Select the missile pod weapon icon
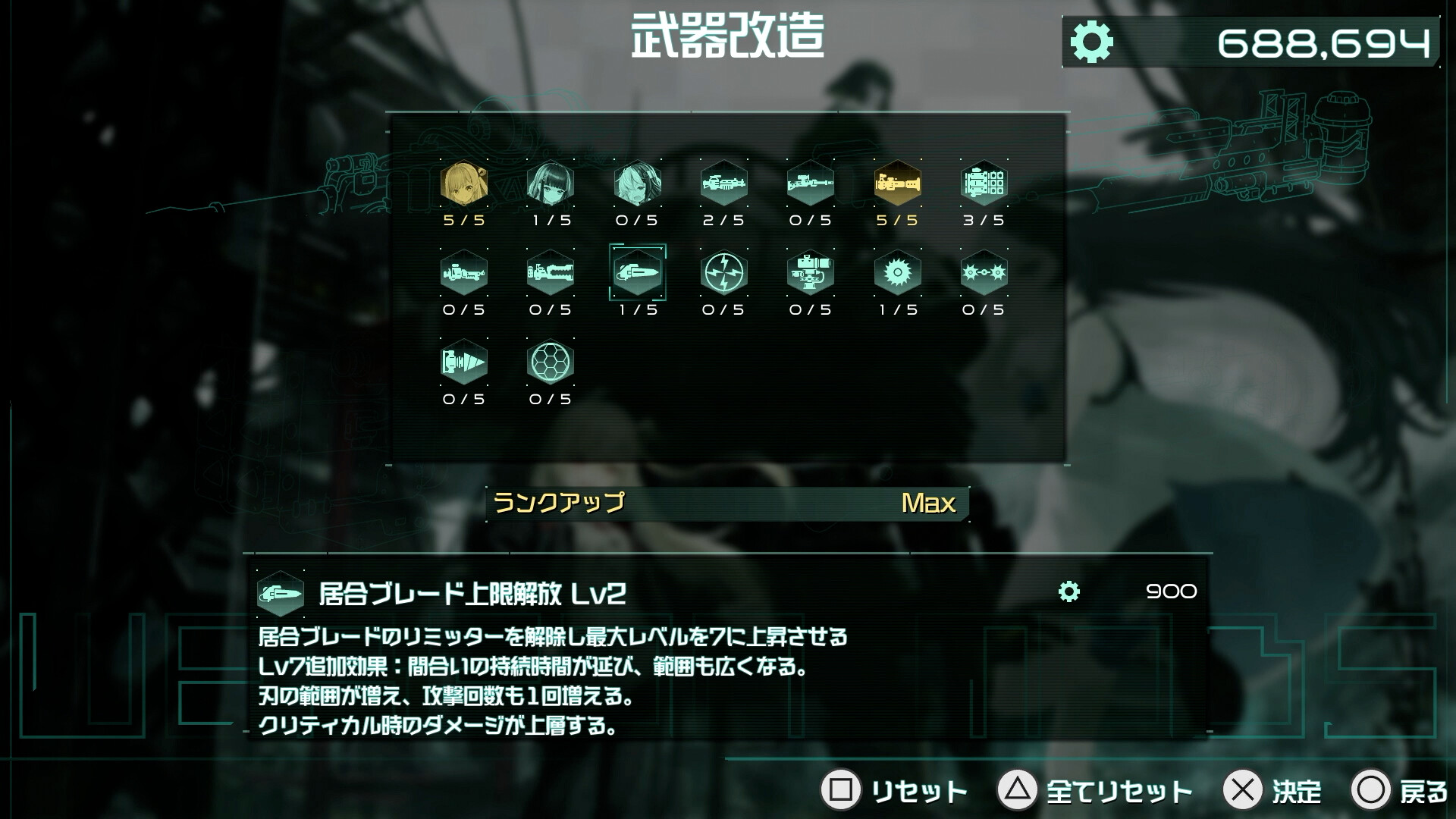This screenshot has width=1456, height=819. (x=984, y=186)
